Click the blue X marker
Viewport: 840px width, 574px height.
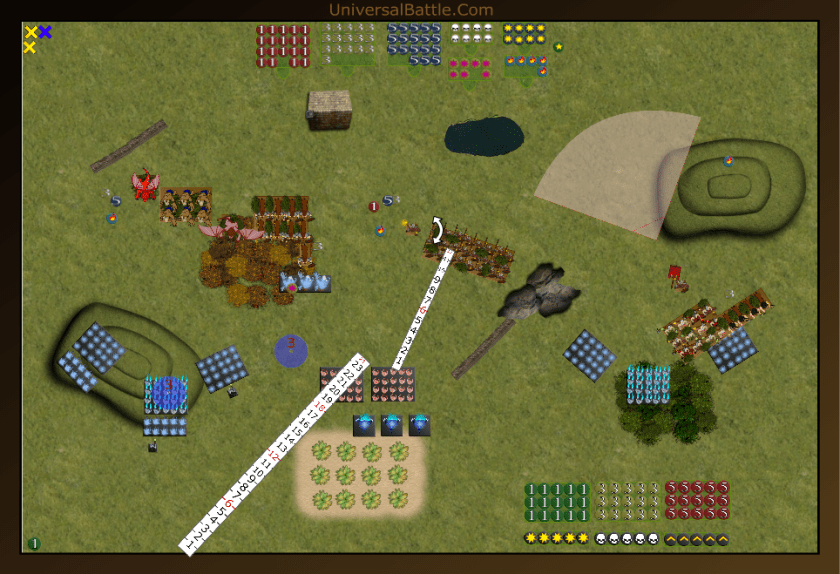45,32
